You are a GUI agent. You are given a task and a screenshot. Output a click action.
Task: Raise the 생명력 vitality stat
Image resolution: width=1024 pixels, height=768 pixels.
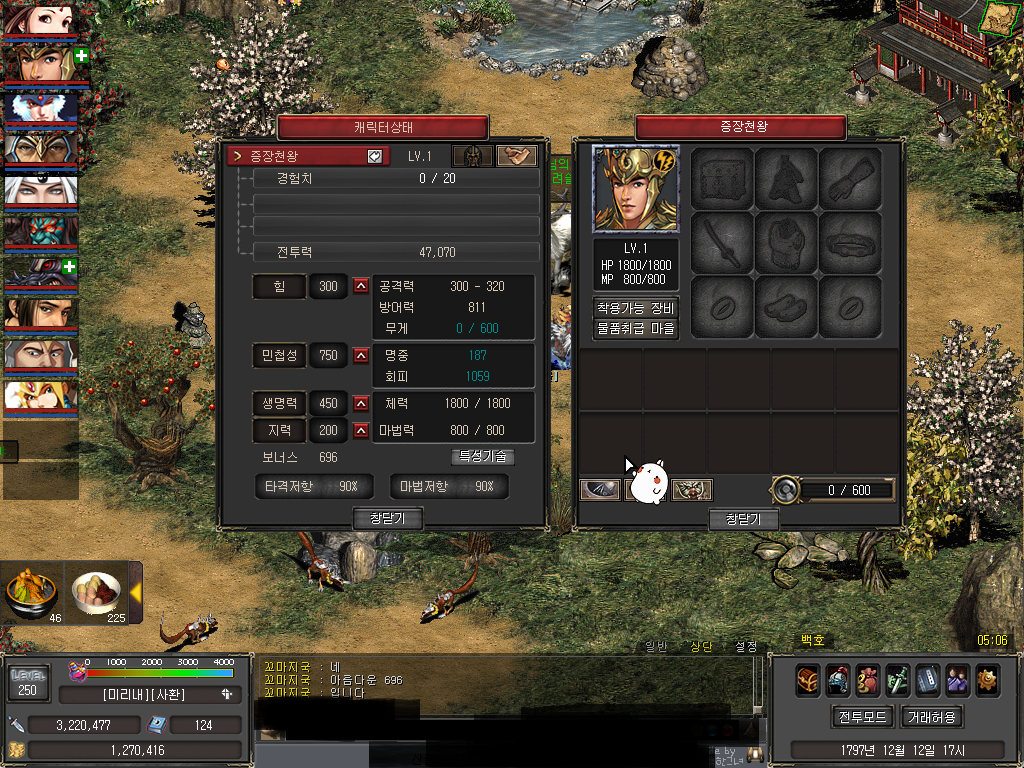pyautogui.click(x=361, y=404)
